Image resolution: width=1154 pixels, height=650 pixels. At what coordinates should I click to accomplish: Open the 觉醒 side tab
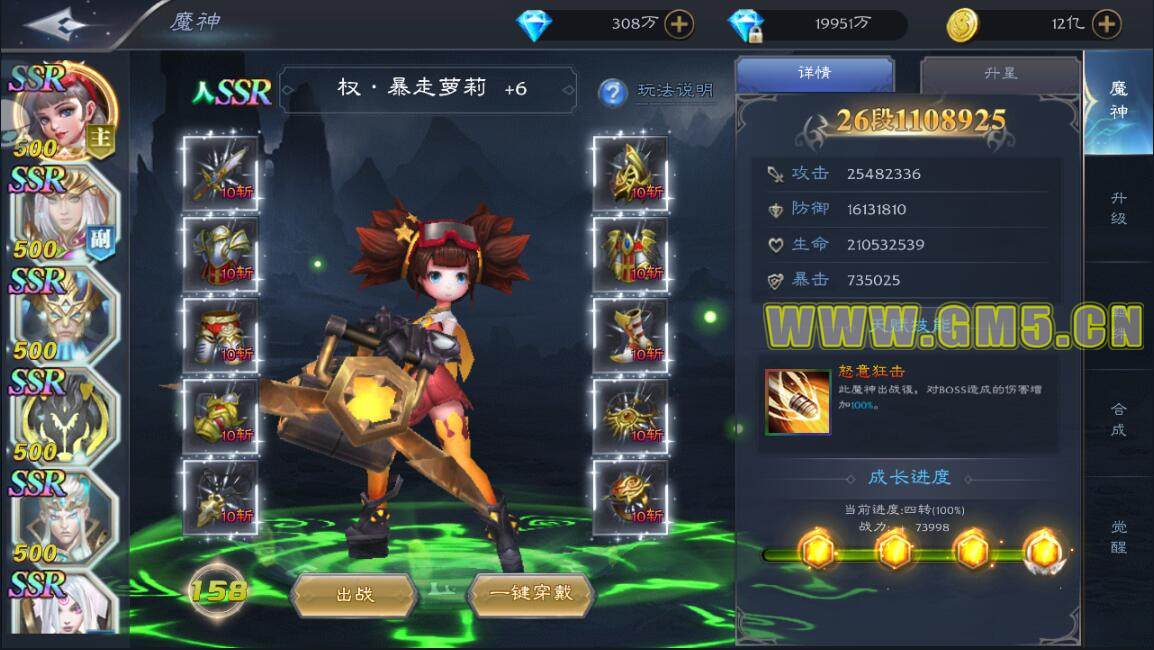(x=1119, y=536)
